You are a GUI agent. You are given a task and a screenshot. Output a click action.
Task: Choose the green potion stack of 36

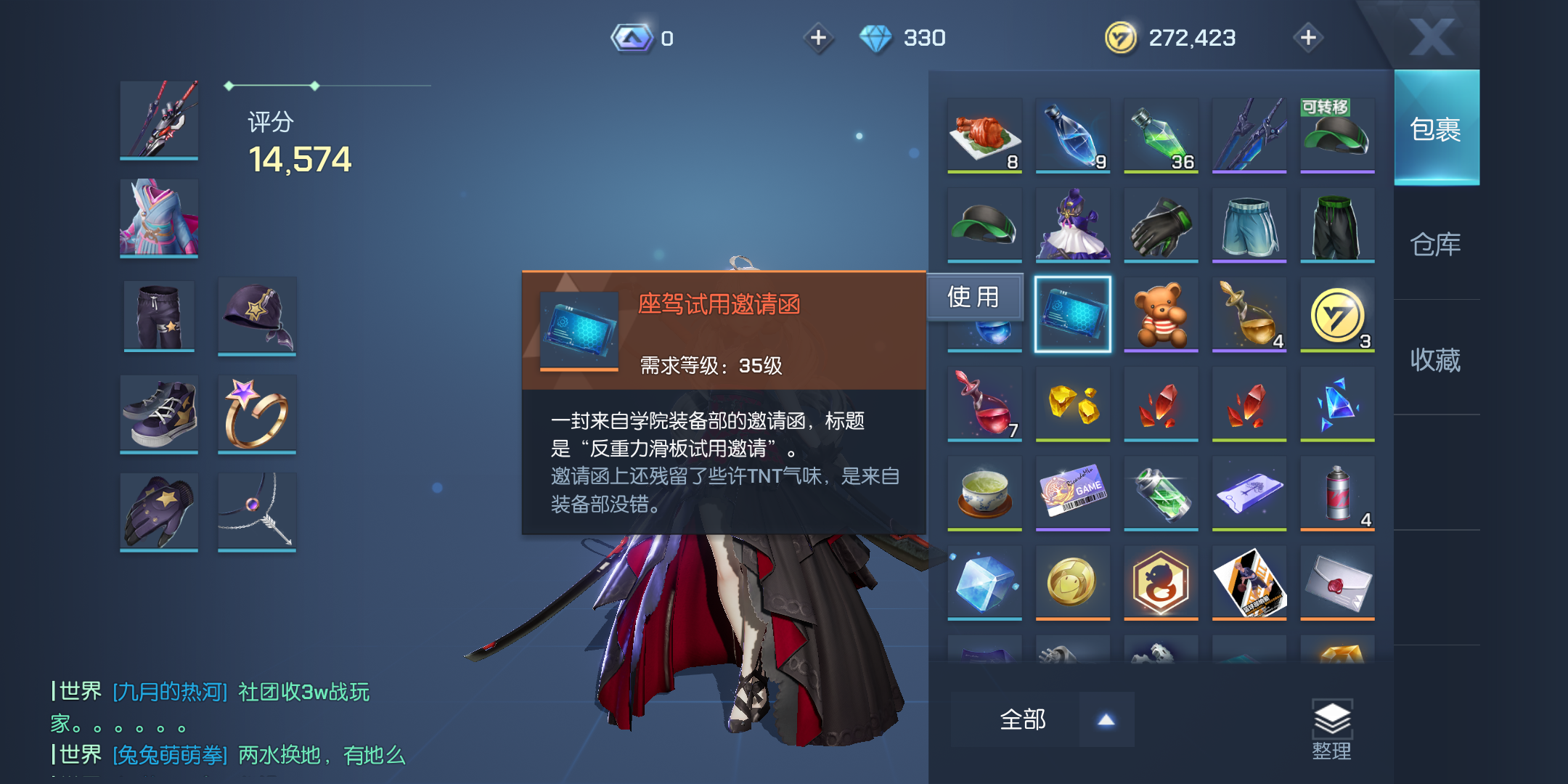click(1161, 136)
